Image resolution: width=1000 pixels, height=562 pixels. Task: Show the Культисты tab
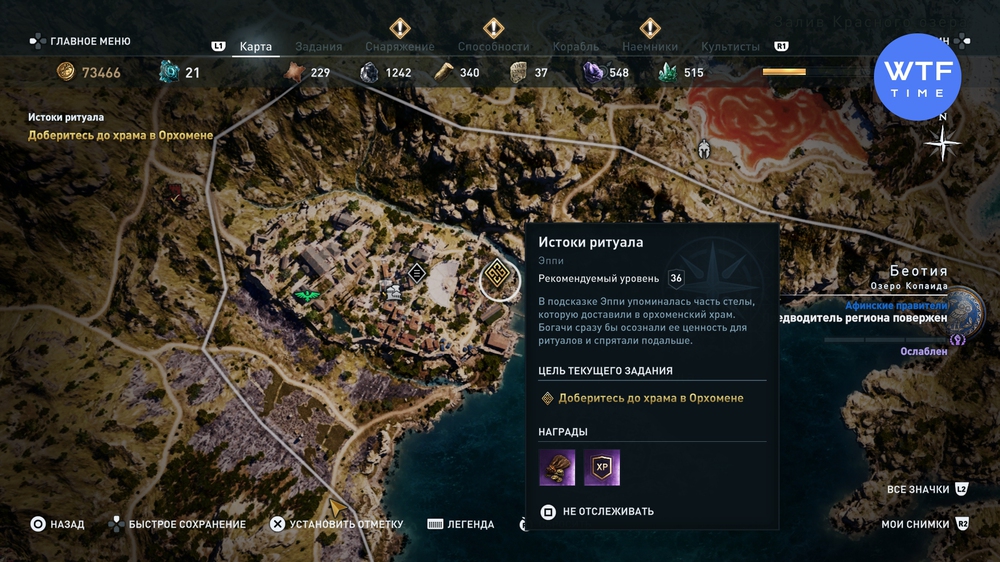click(x=730, y=47)
